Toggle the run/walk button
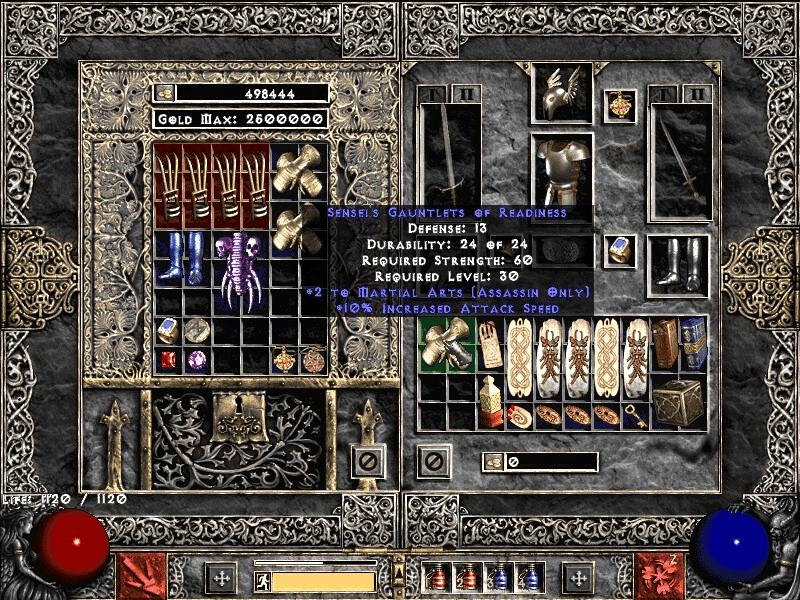The image size is (800, 600). 261,581
